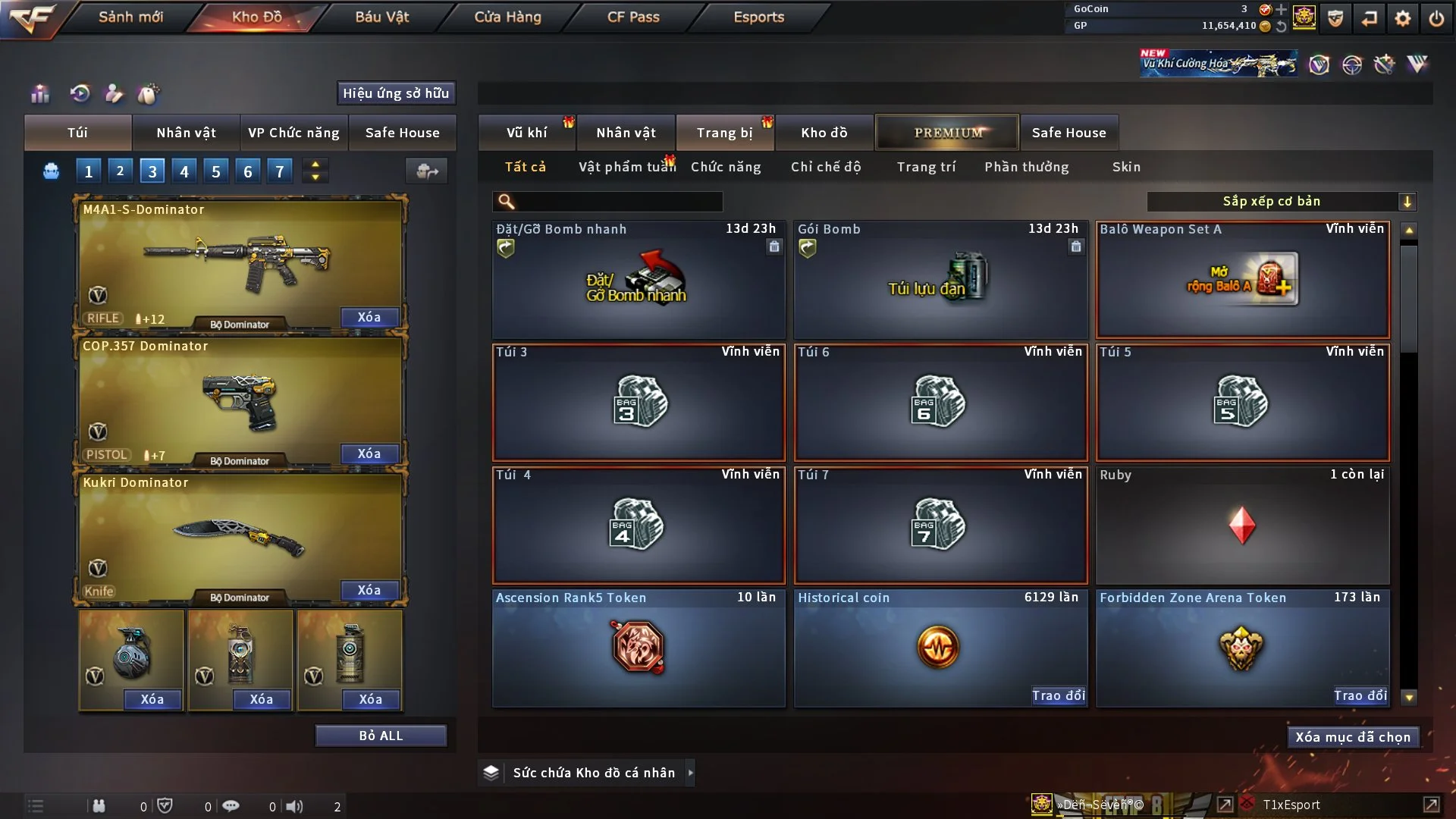1456x819 pixels.
Task: Select the Túi 3 bag item
Action: click(639, 403)
